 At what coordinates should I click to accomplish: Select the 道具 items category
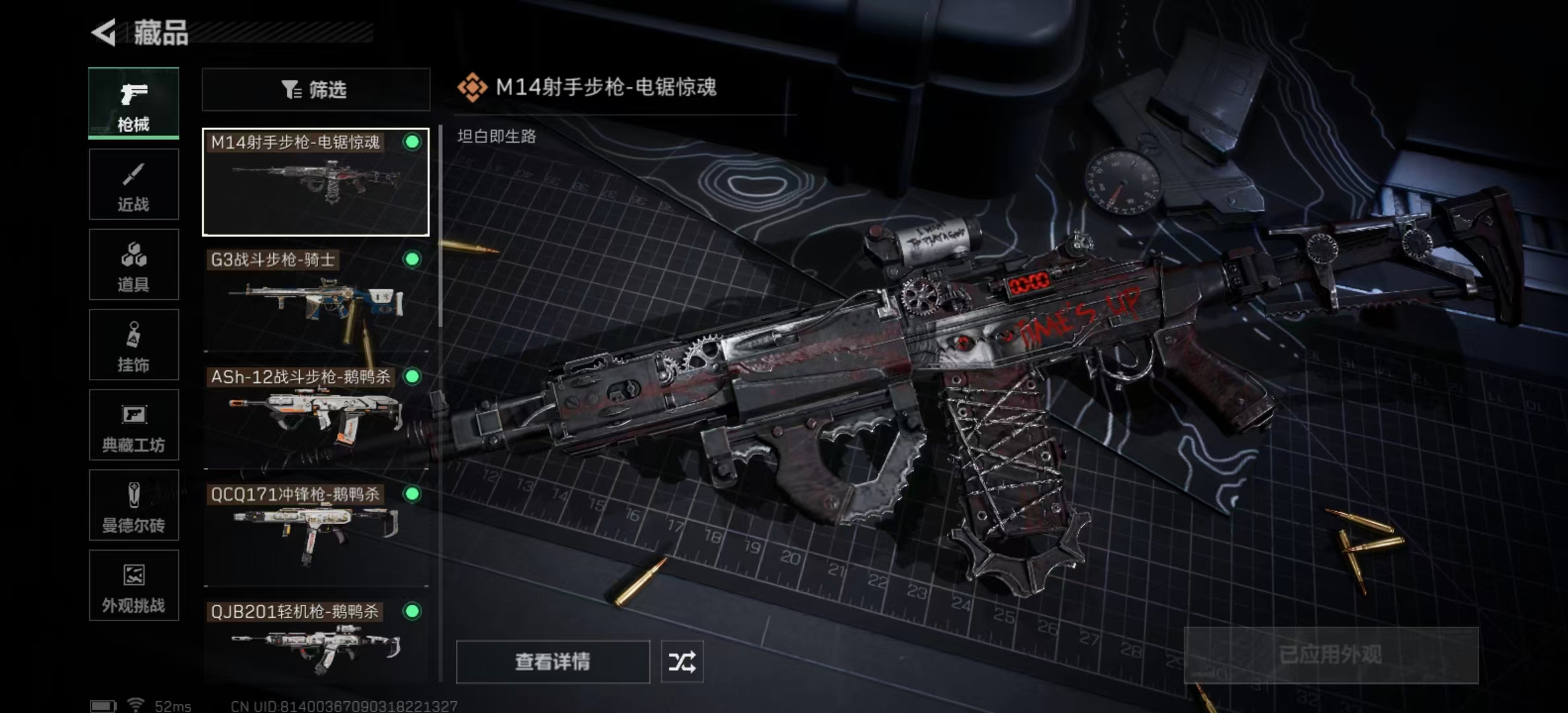133,265
